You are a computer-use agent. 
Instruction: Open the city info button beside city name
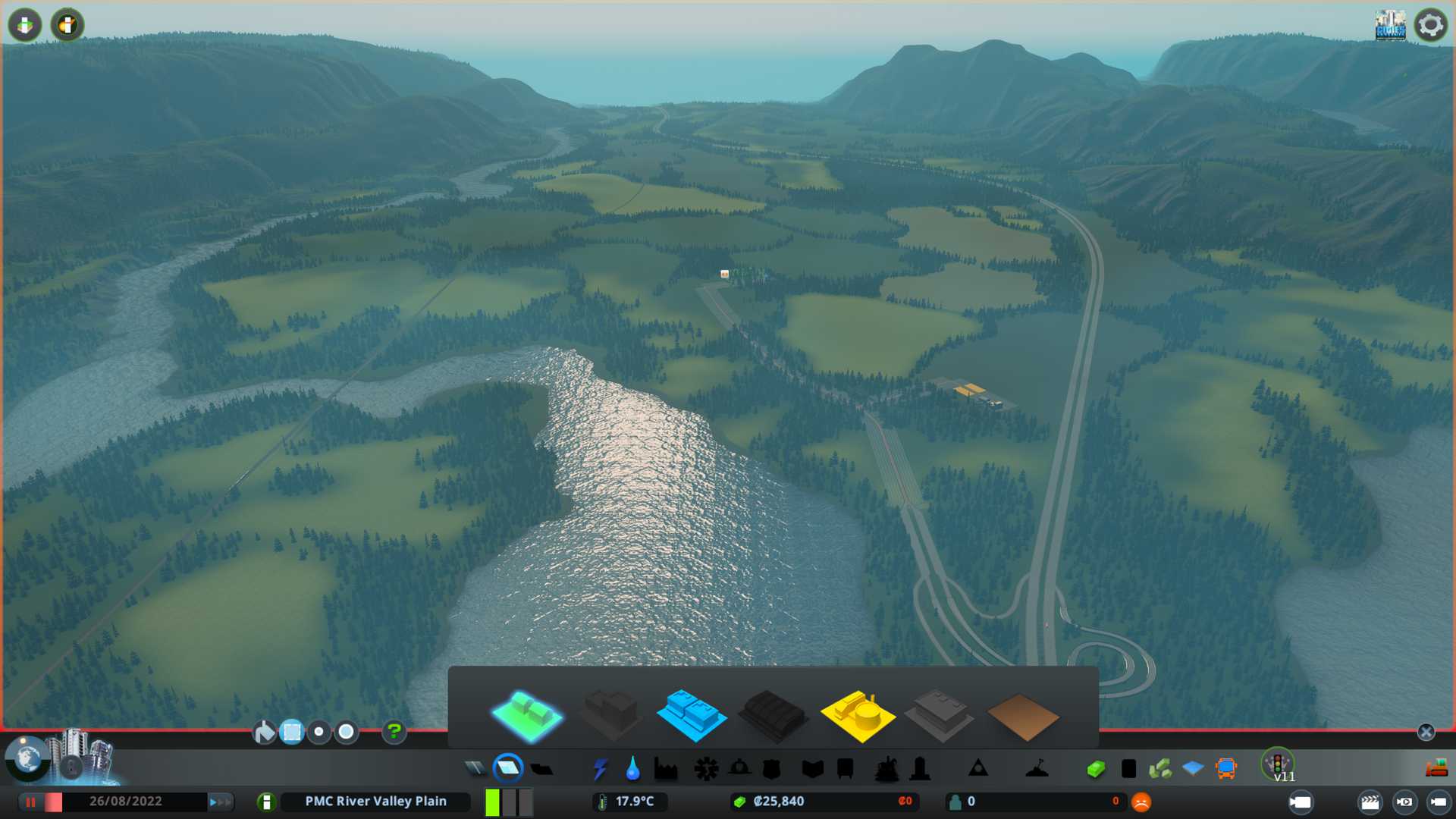pos(266,802)
